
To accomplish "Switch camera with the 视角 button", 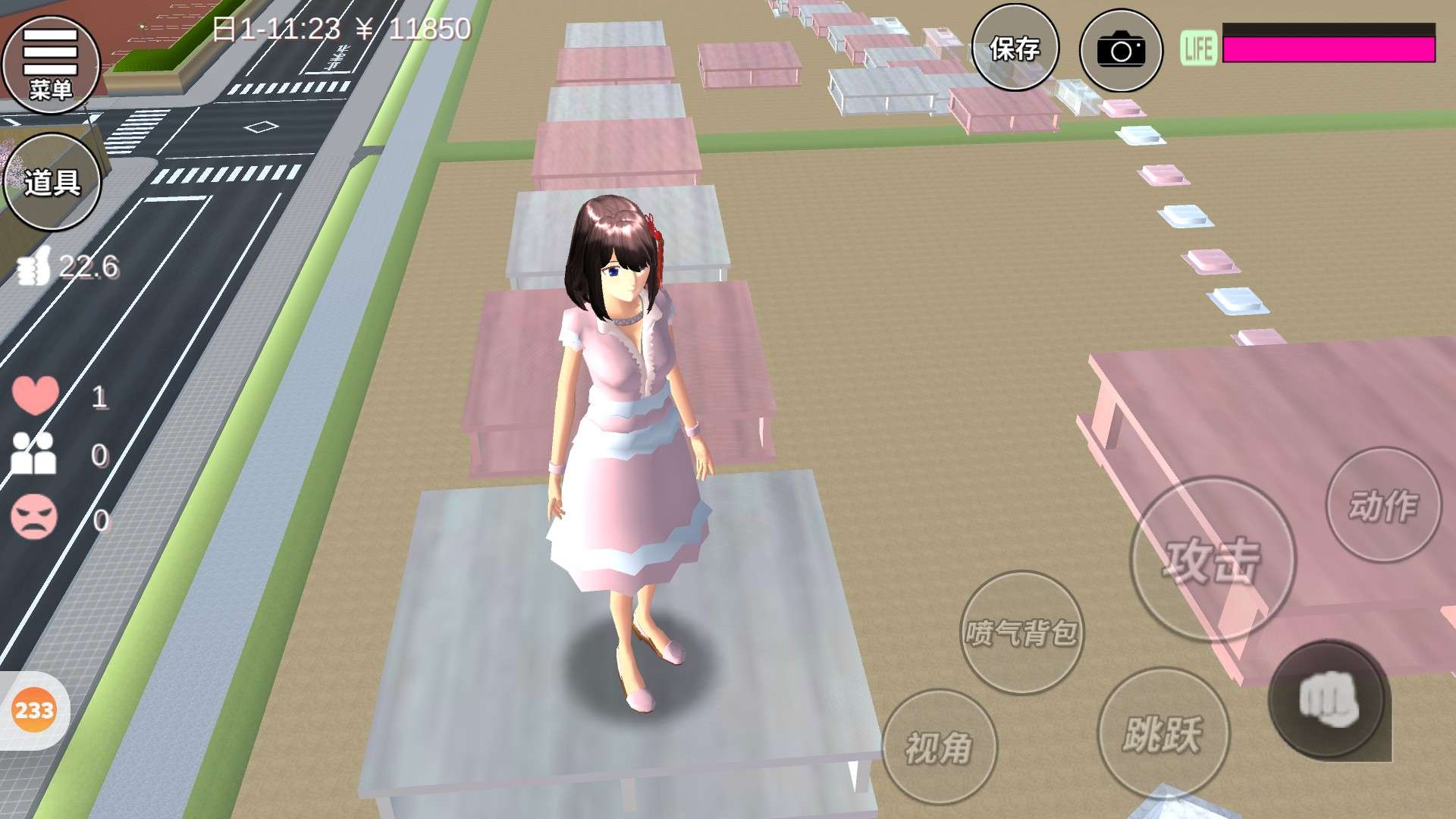I will click(939, 747).
